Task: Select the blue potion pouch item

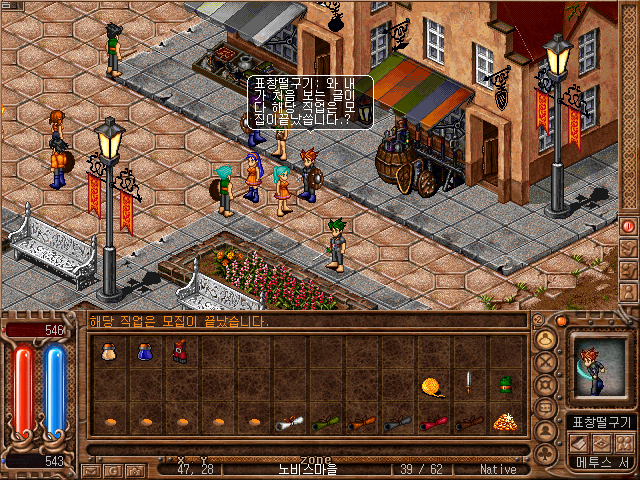Action: 144,351
